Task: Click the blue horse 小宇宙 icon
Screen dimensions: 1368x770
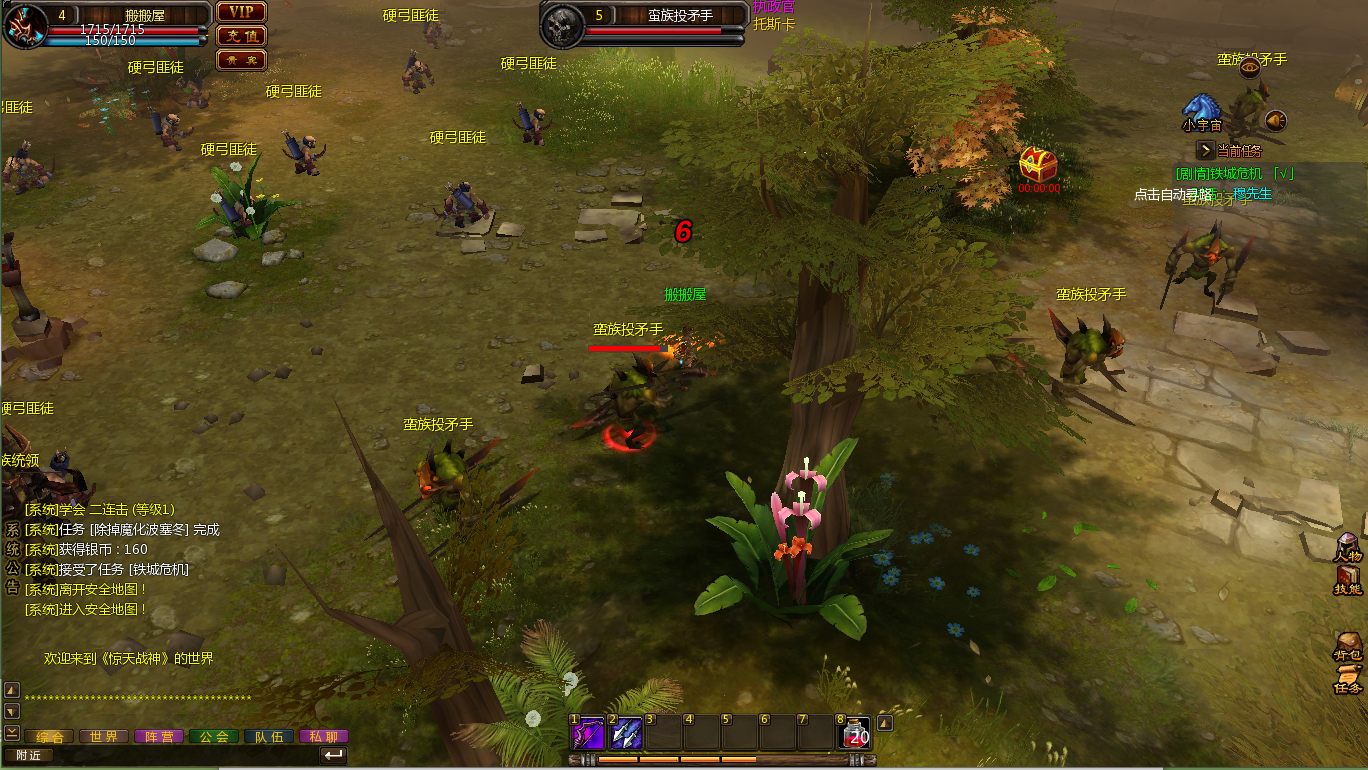Action: 1200,108
